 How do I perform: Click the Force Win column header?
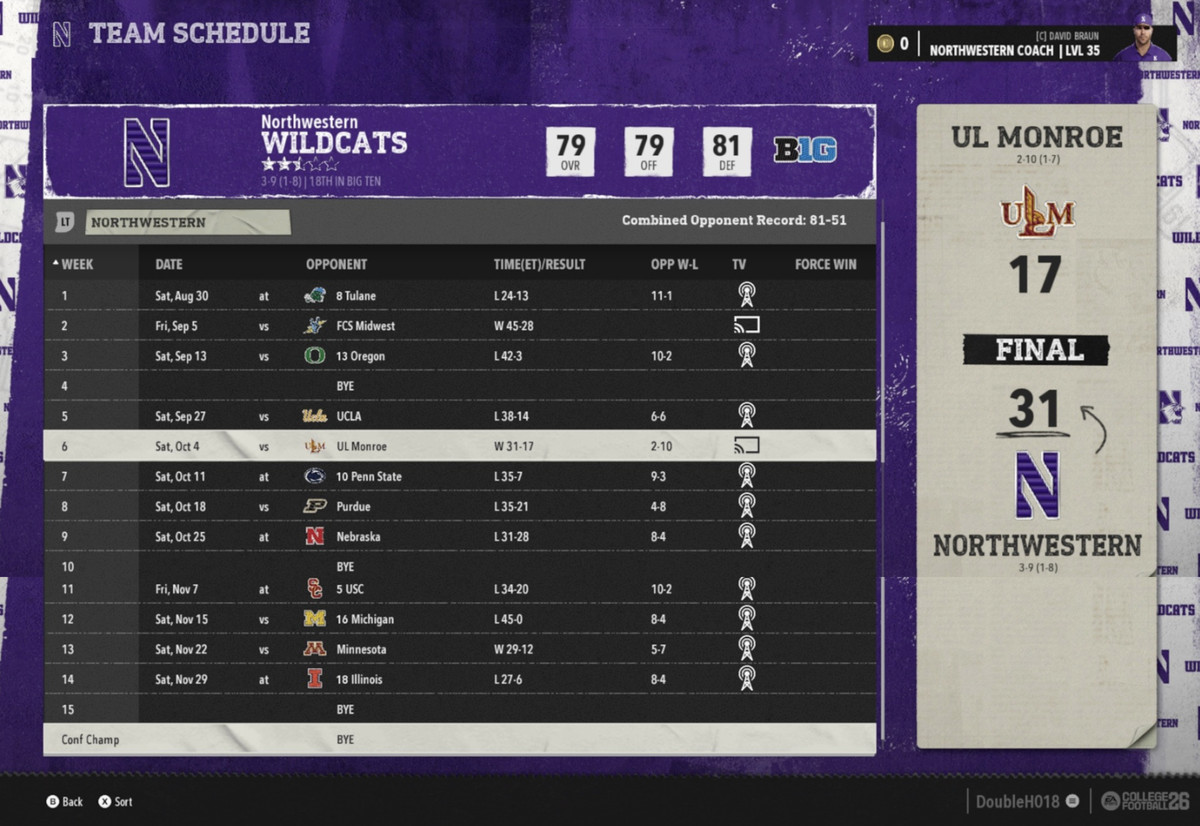pyautogui.click(x=825, y=265)
